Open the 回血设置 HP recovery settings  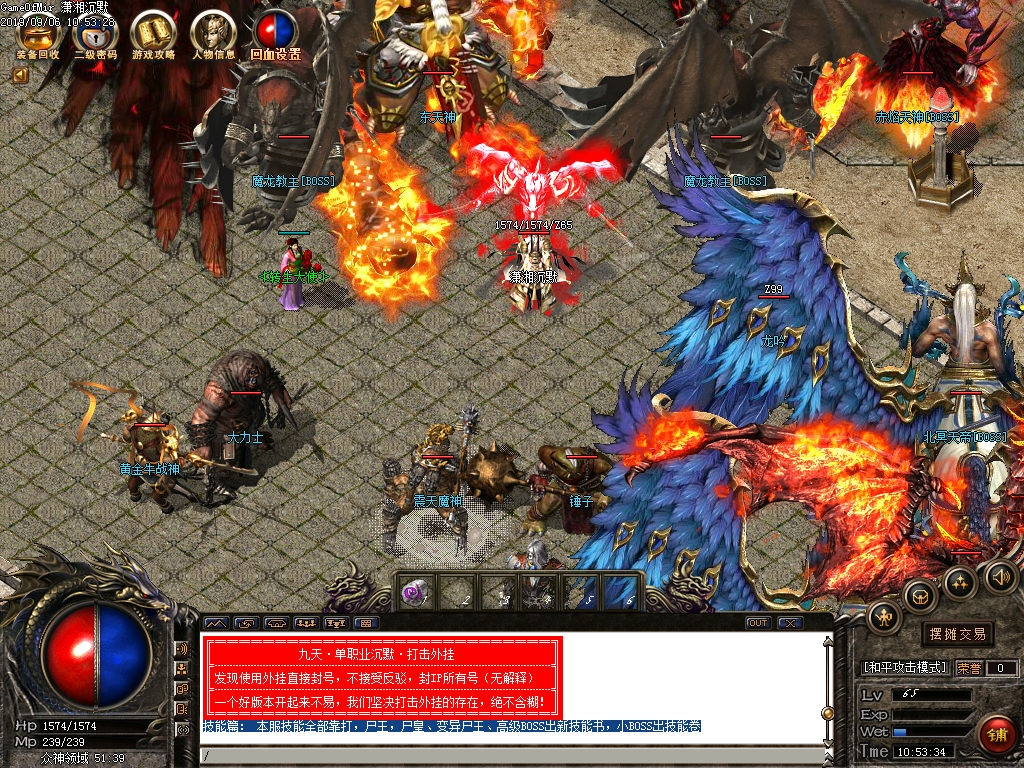pyautogui.click(x=275, y=35)
